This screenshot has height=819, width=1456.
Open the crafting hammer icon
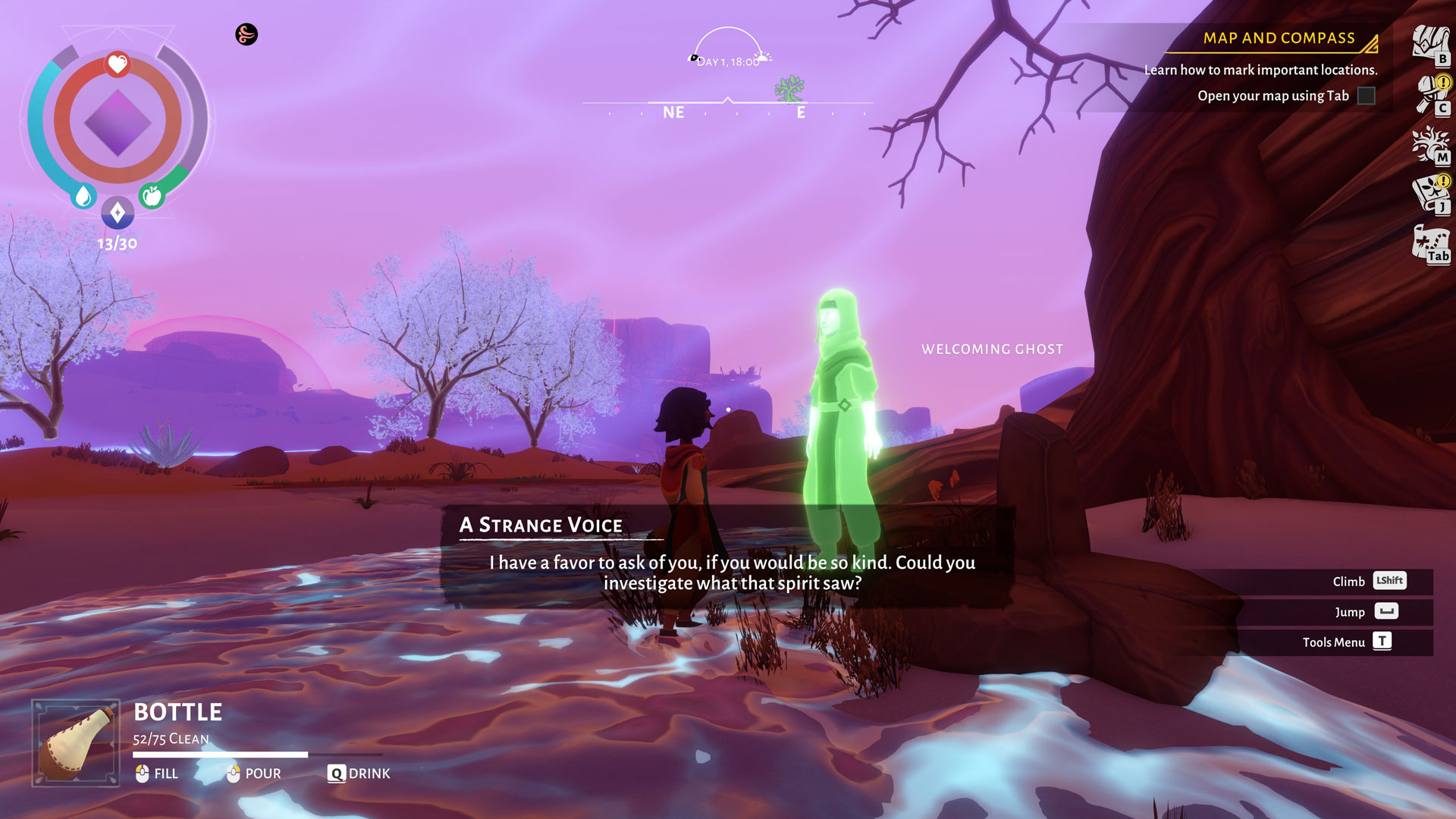[x=1430, y=94]
